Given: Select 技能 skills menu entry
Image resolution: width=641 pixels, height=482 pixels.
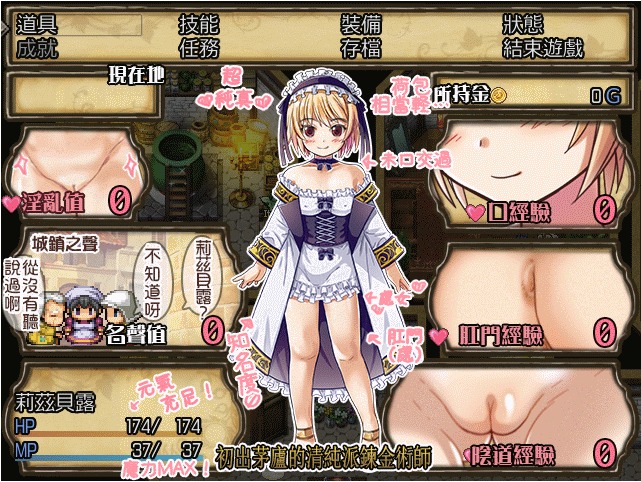Looking at the screenshot, I should click(x=198, y=23).
